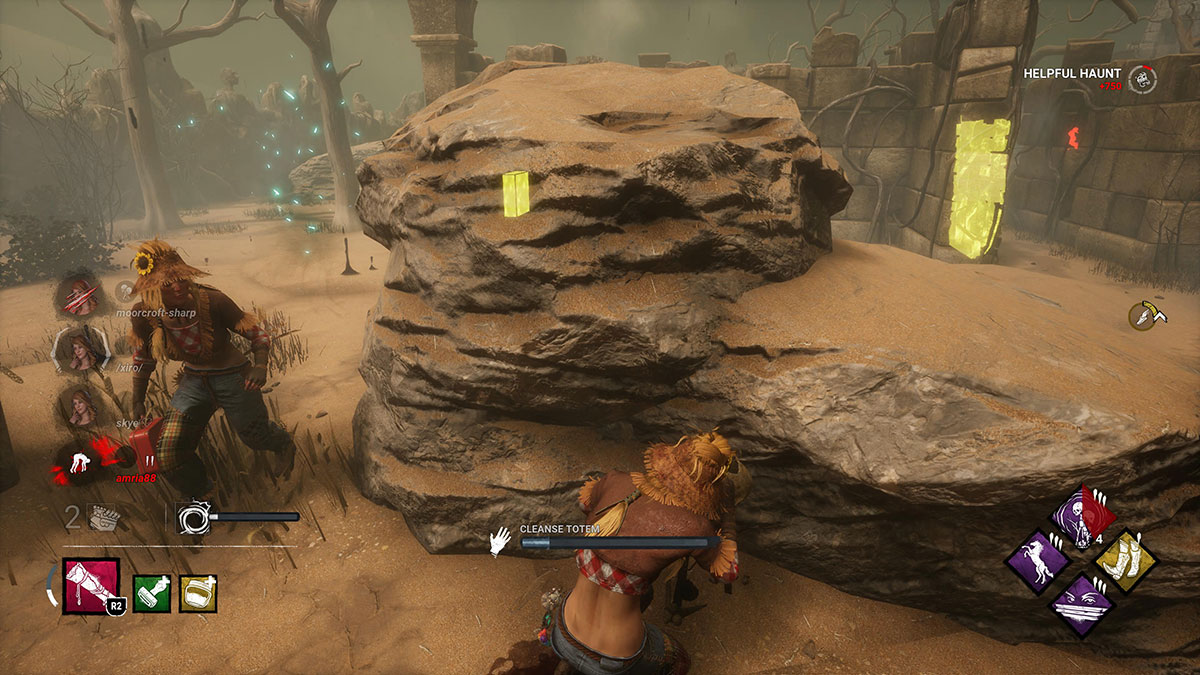Viewport: 1200px width, 675px height.
Task: Select the downed amria88 status icon
Action: click(x=80, y=462)
